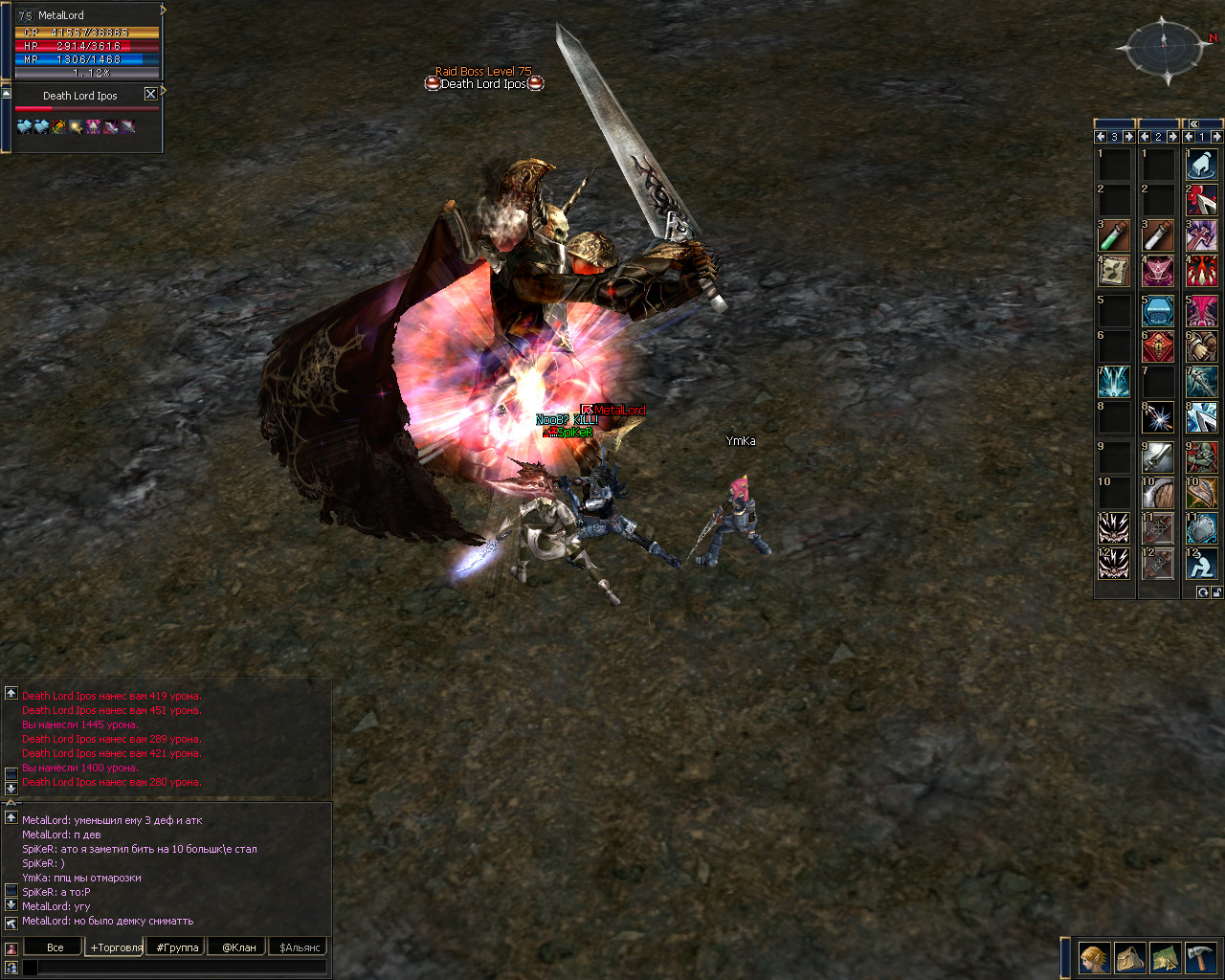
Task: Activate the sitting figure action slot
Action: (1201, 563)
